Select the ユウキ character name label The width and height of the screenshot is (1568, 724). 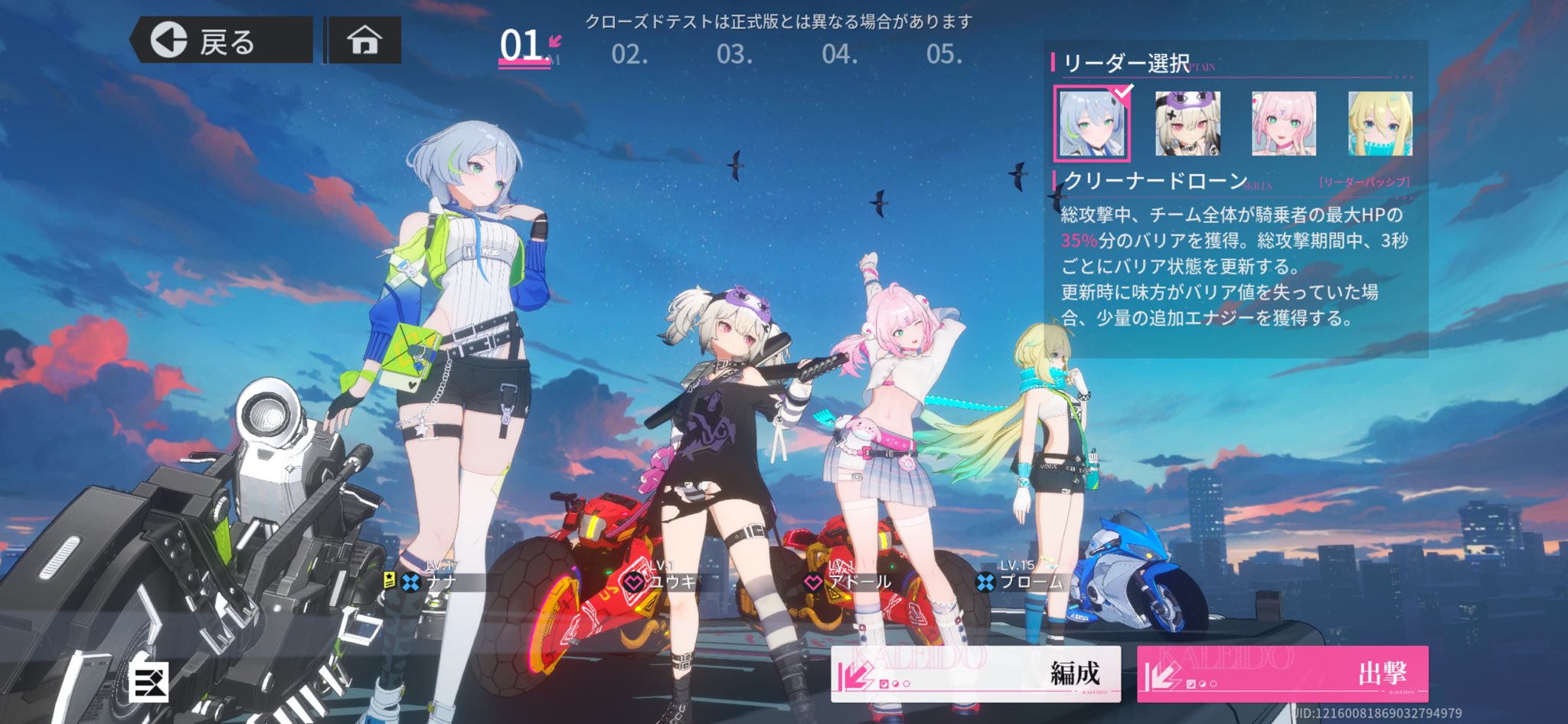click(673, 582)
